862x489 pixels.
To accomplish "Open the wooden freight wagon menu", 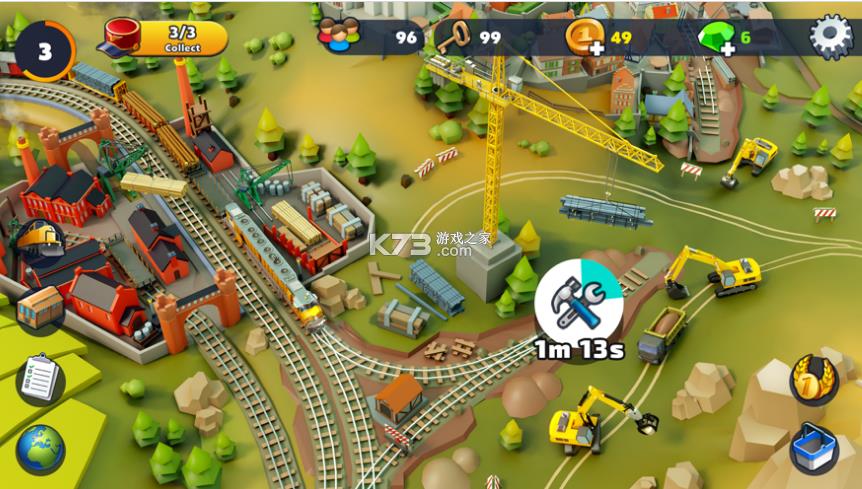I will [40, 308].
